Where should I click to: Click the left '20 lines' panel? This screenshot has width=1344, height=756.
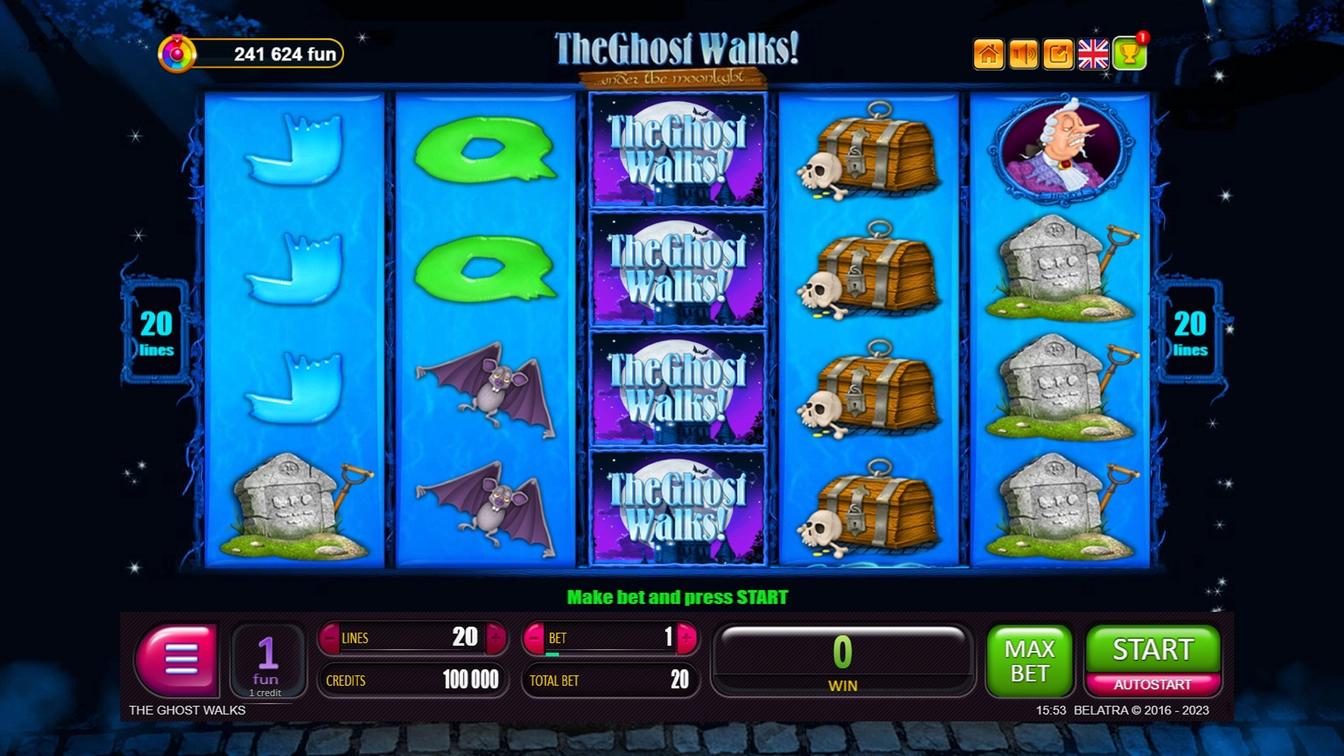[x=154, y=330]
